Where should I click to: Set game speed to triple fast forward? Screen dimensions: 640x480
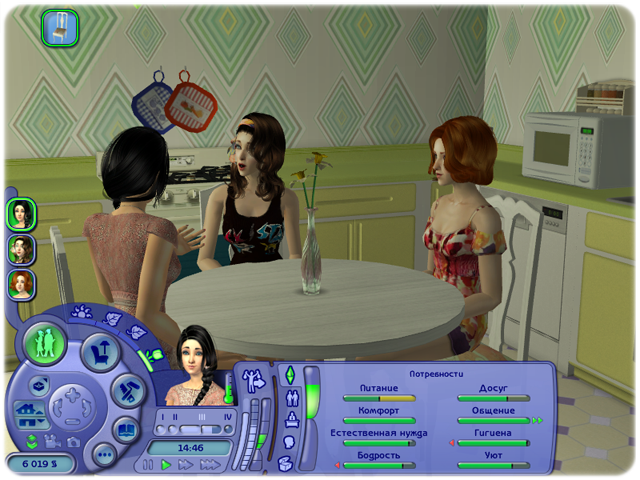click(210, 465)
